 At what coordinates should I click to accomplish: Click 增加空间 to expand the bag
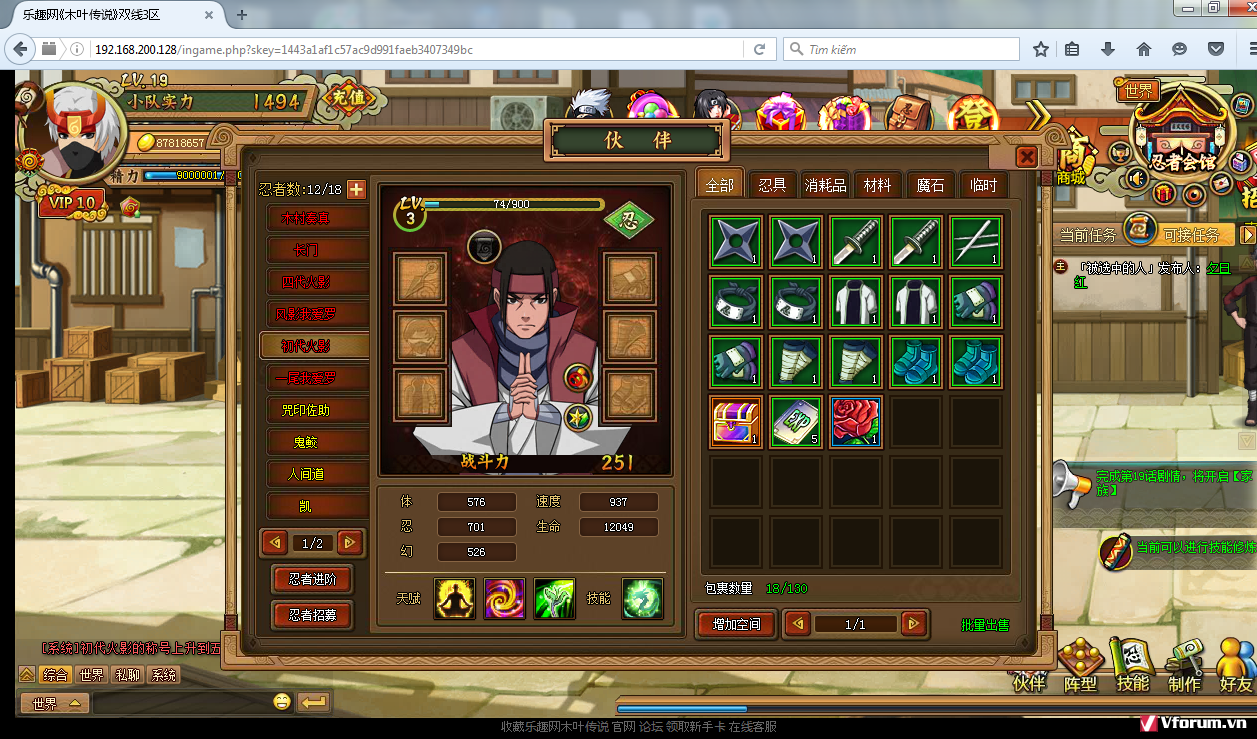tap(737, 625)
